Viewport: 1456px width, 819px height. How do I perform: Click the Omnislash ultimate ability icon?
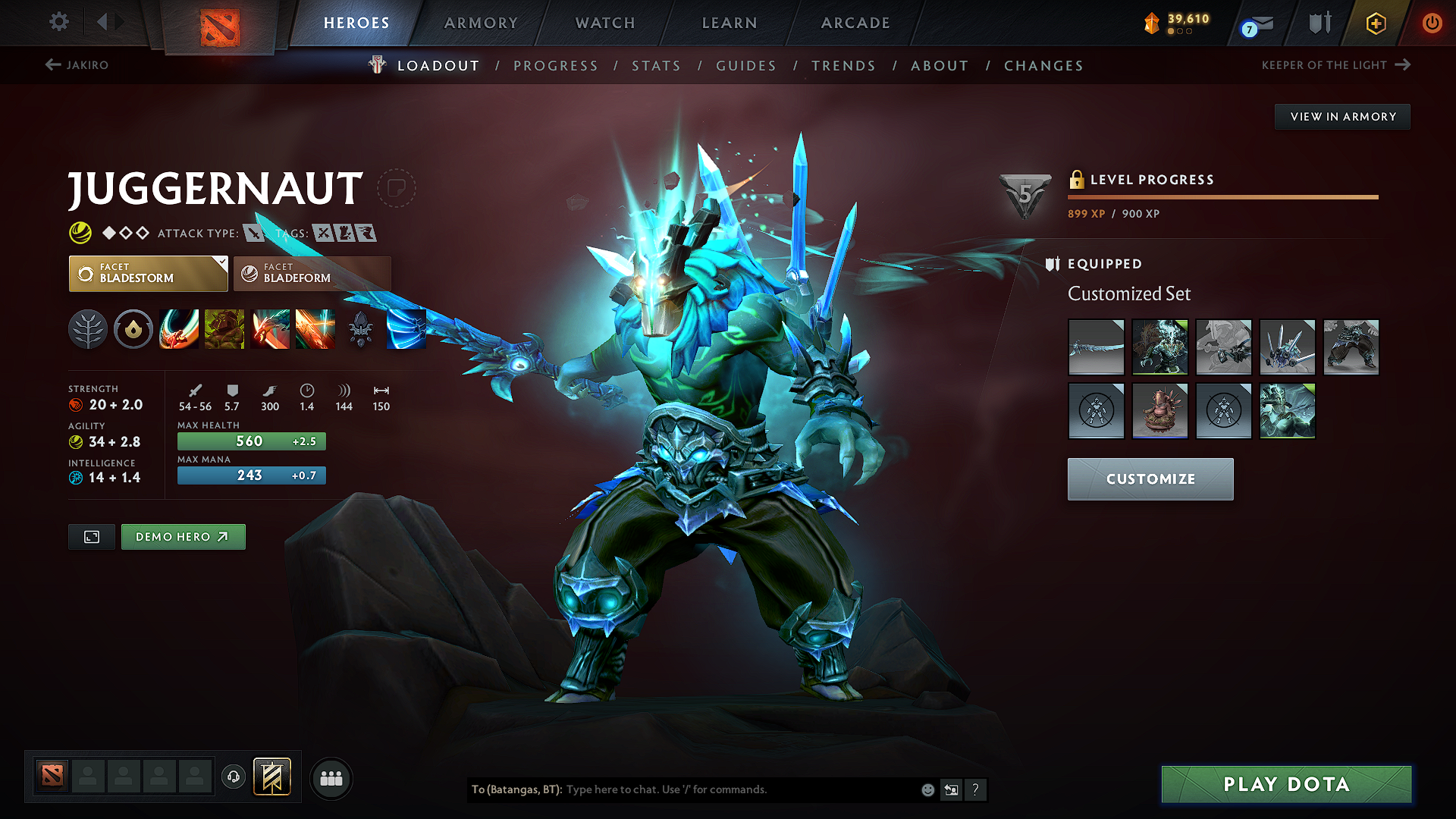point(315,329)
